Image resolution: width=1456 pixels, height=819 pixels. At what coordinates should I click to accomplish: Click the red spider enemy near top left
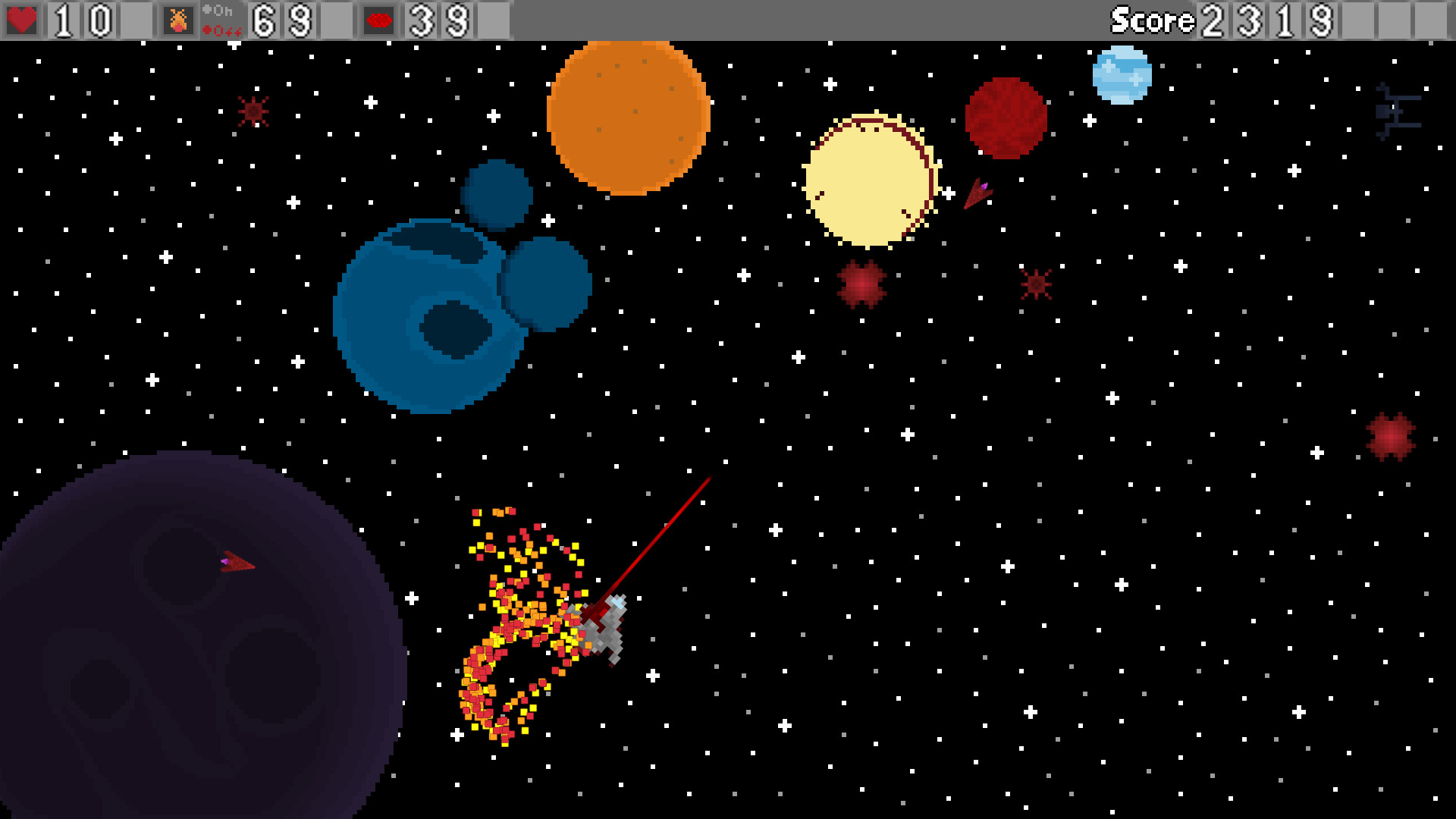[x=252, y=111]
